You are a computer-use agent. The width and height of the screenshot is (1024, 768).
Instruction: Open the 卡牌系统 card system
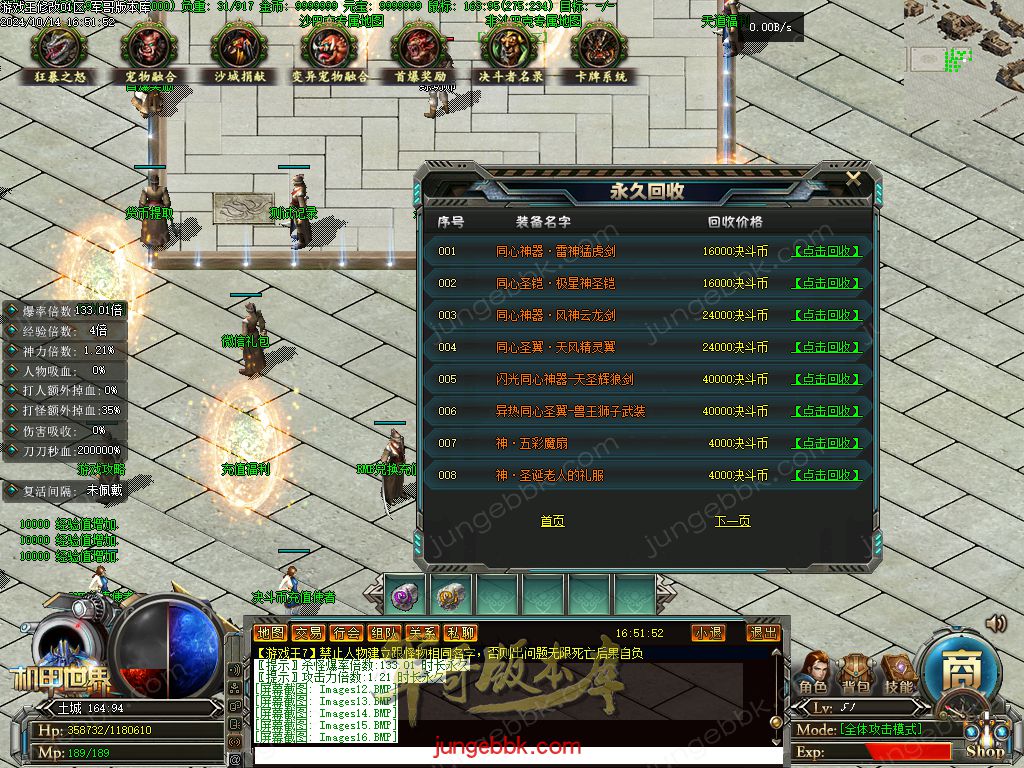(x=601, y=55)
